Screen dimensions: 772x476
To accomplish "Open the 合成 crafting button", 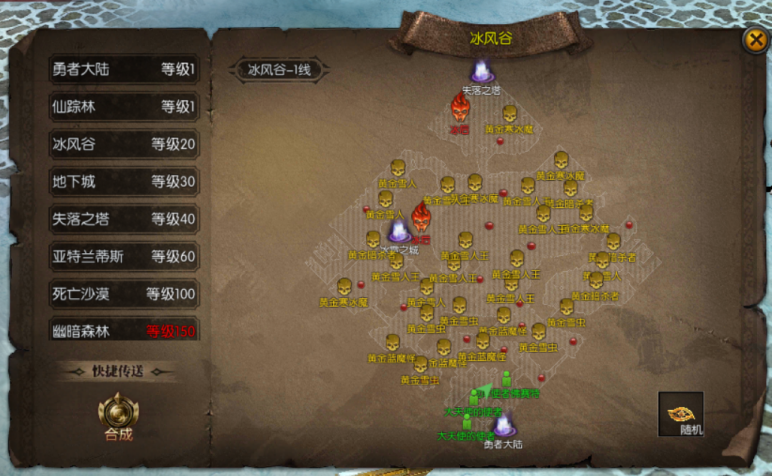I will point(118,416).
